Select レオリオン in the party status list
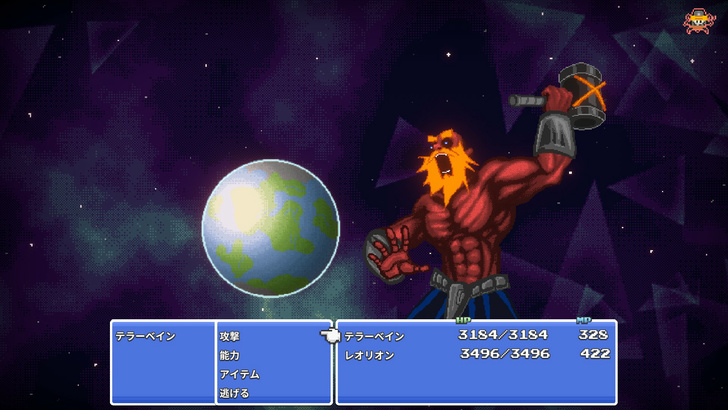Viewport: 728px width, 410px height. pyautogui.click(x=370, y=355)
